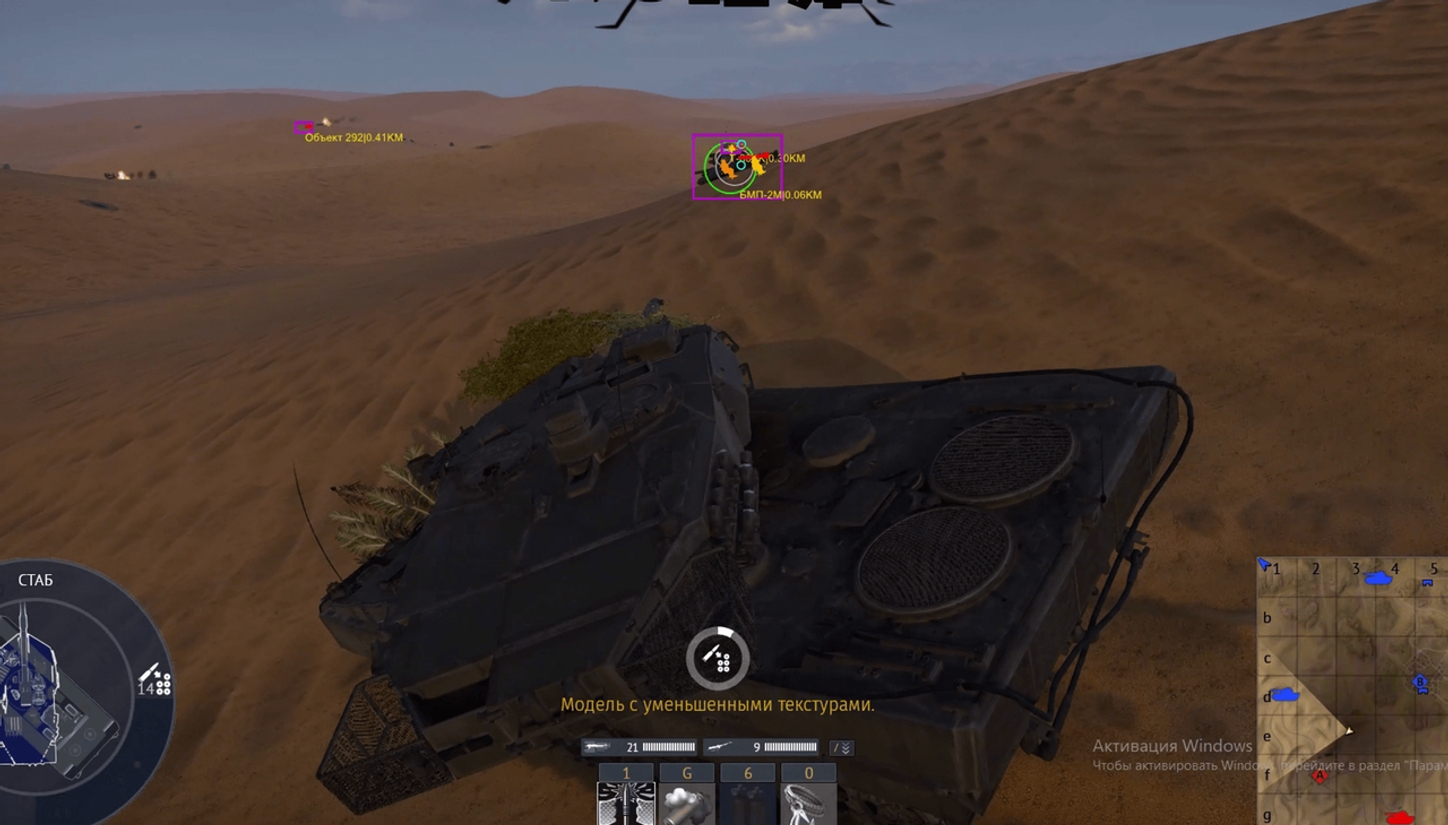Select the smoke grenade in hotbar slot G
The width and height of the screenshot is (1448, 825).
[687, 798]
